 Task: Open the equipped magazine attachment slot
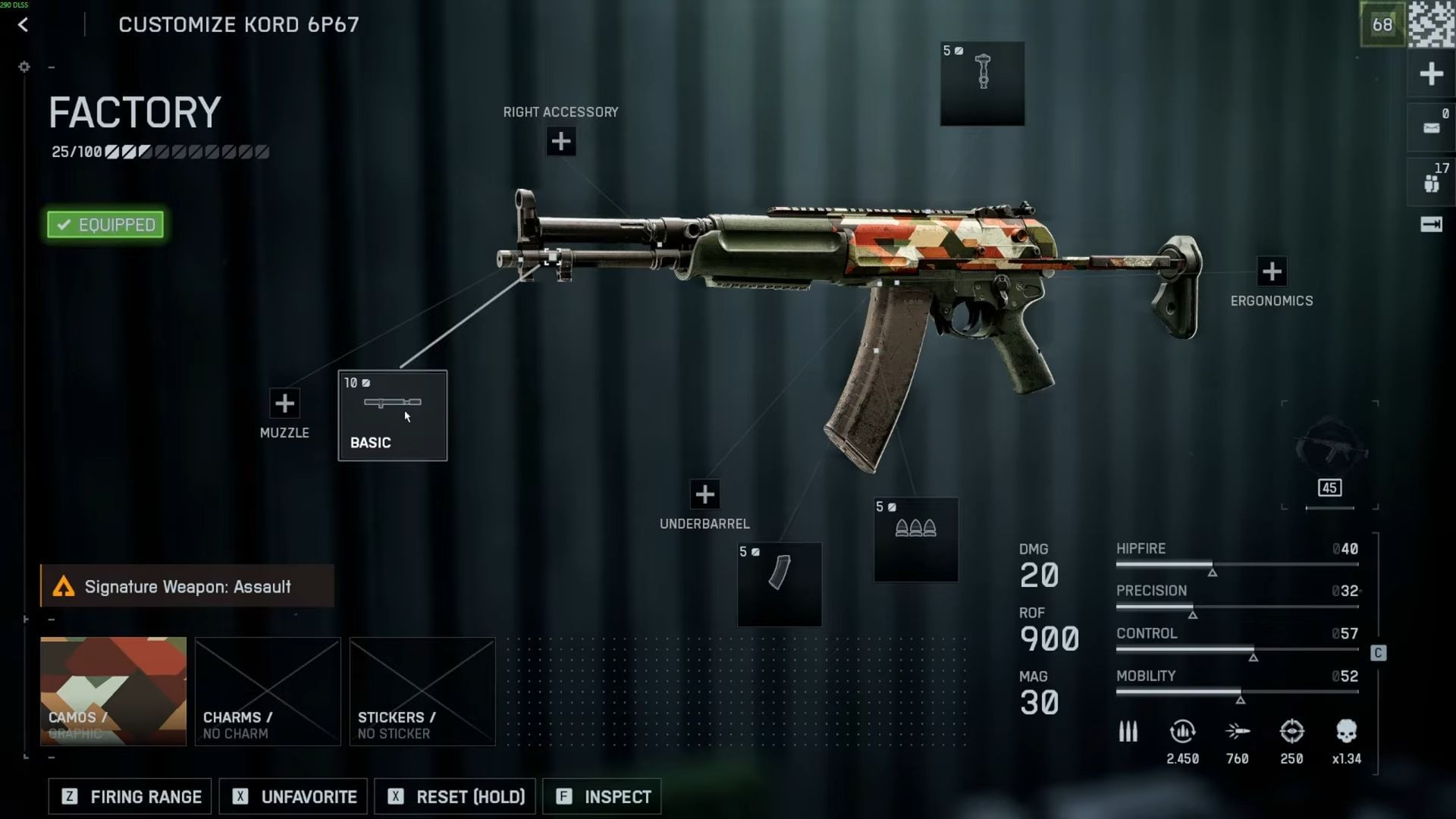(x=779, y=584)
